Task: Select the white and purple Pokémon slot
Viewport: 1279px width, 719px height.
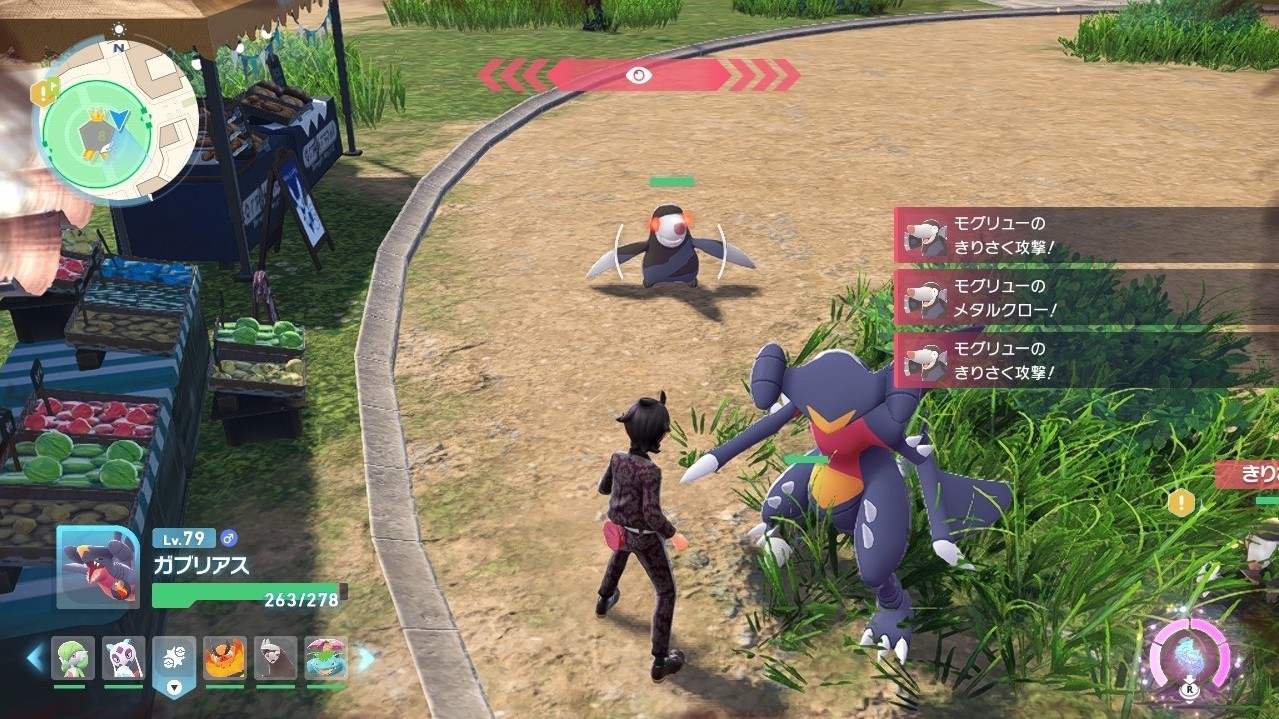Action: point(123,658)
